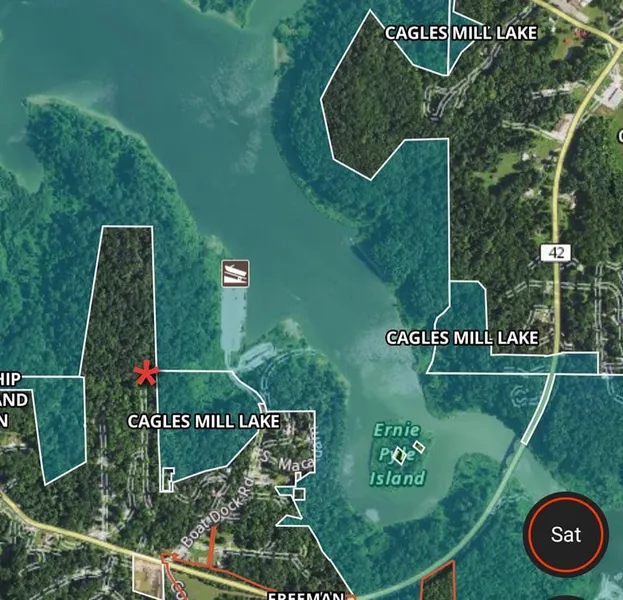The width and height of the screenshot is (623, 600).
Task: Select the boat ramp map marker
Action: [236, 273]
